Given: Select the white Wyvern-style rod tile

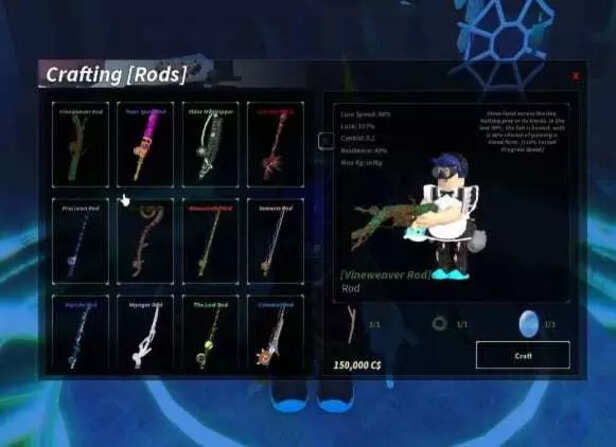Looking at the screenshot, I should click(144, 337).
